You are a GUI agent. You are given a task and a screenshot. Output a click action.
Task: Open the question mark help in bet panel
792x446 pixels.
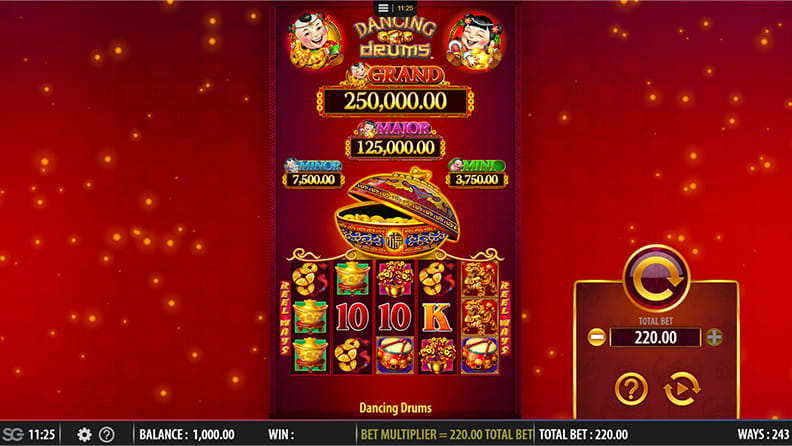coord(630,389)
